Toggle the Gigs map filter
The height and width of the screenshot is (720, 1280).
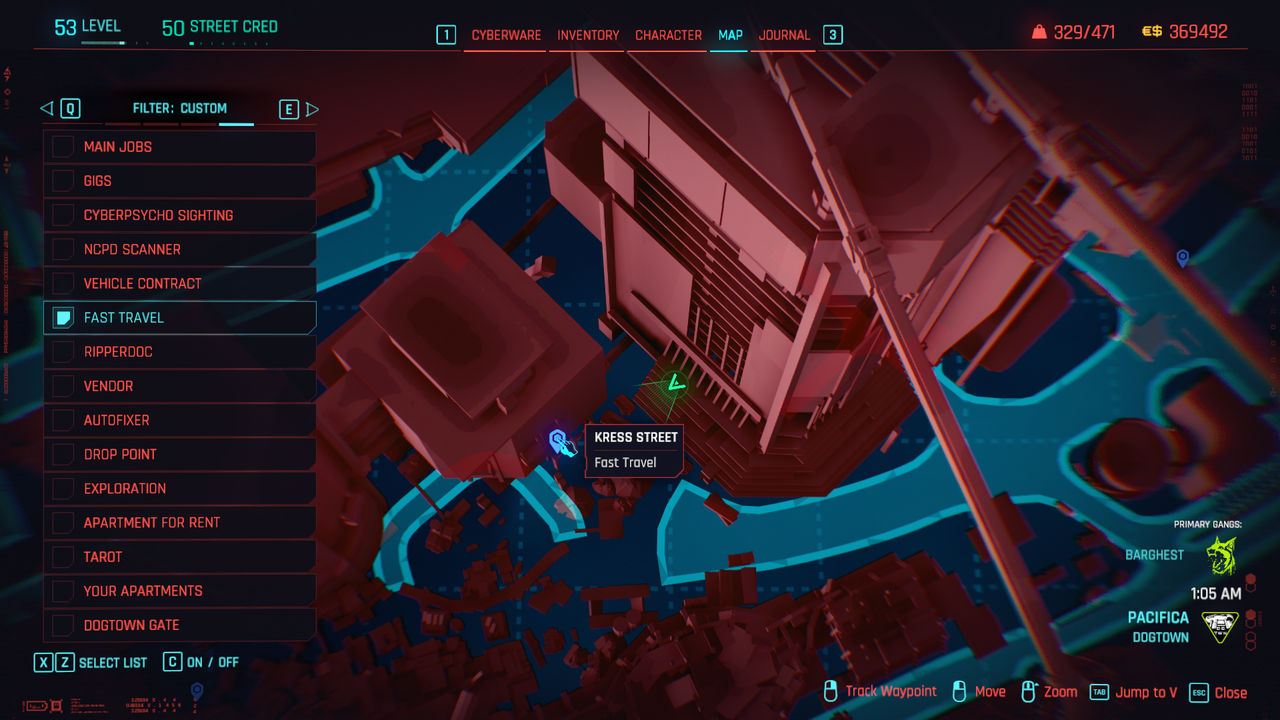pyautogui.click(x=63, y=181)
